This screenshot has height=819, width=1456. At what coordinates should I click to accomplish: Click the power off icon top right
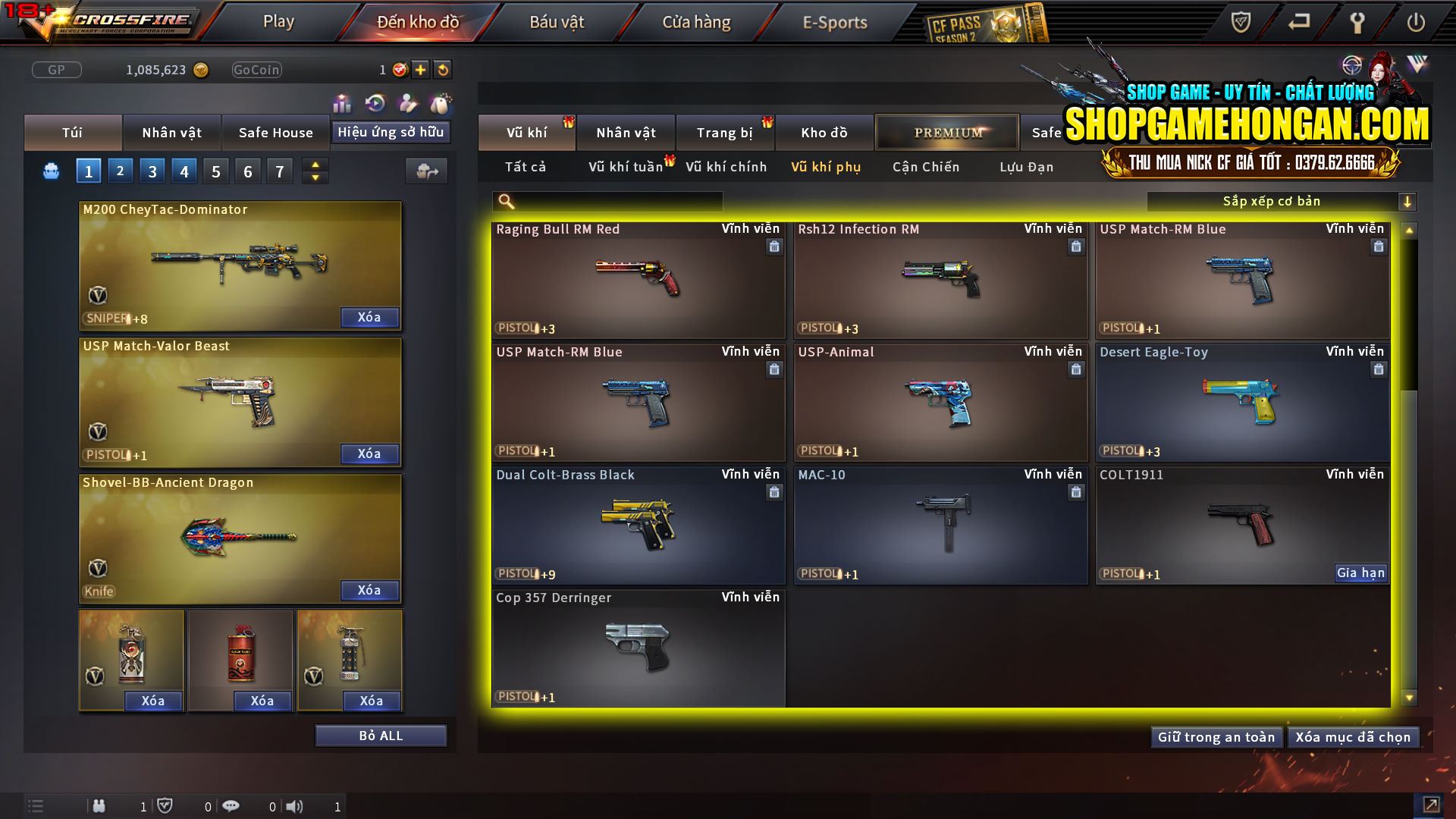click(x=1416, y=23)
